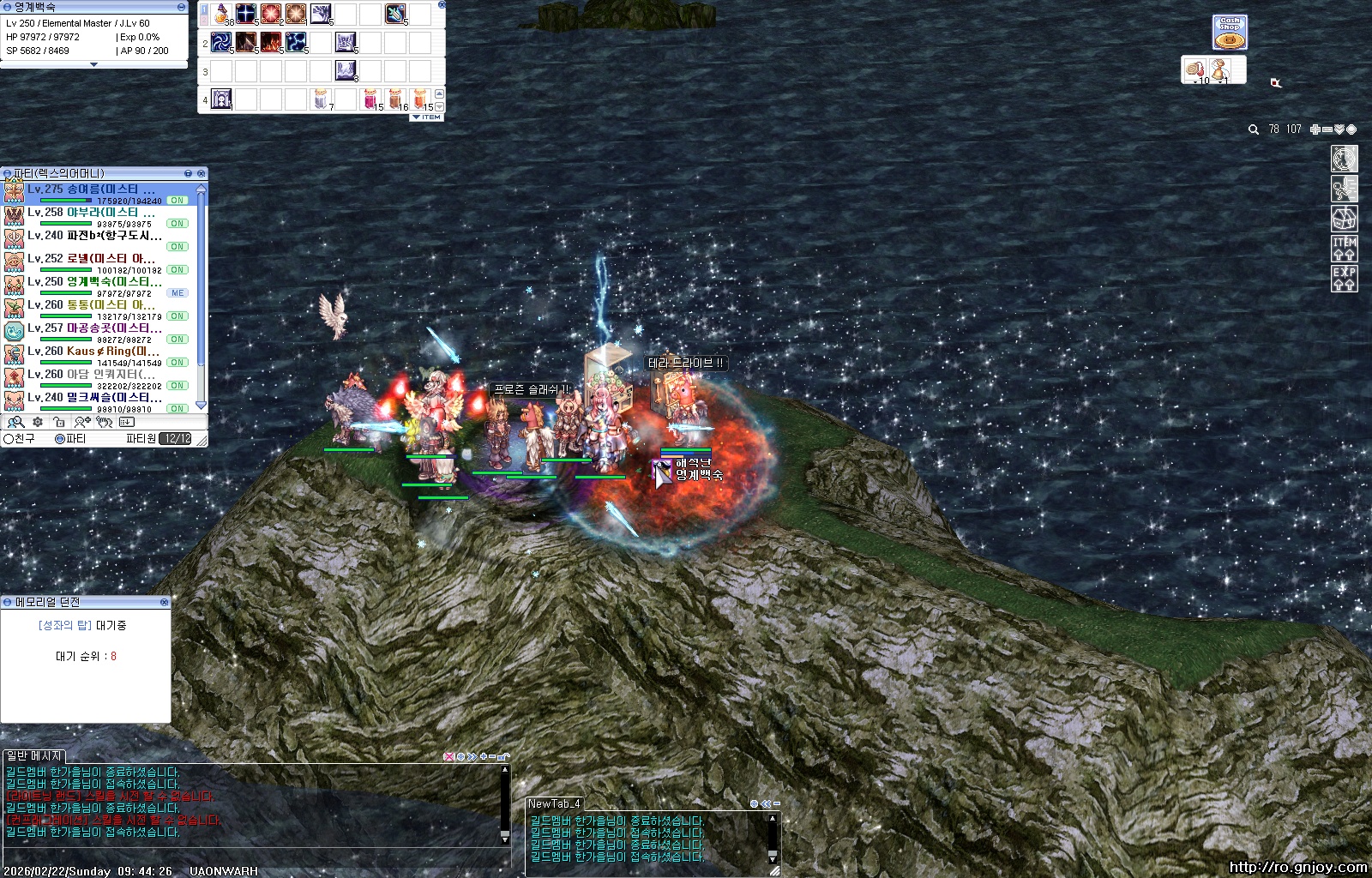Screen dimensions: 1372x878
Task: Close the party window
Action: [x=202, y=173]
